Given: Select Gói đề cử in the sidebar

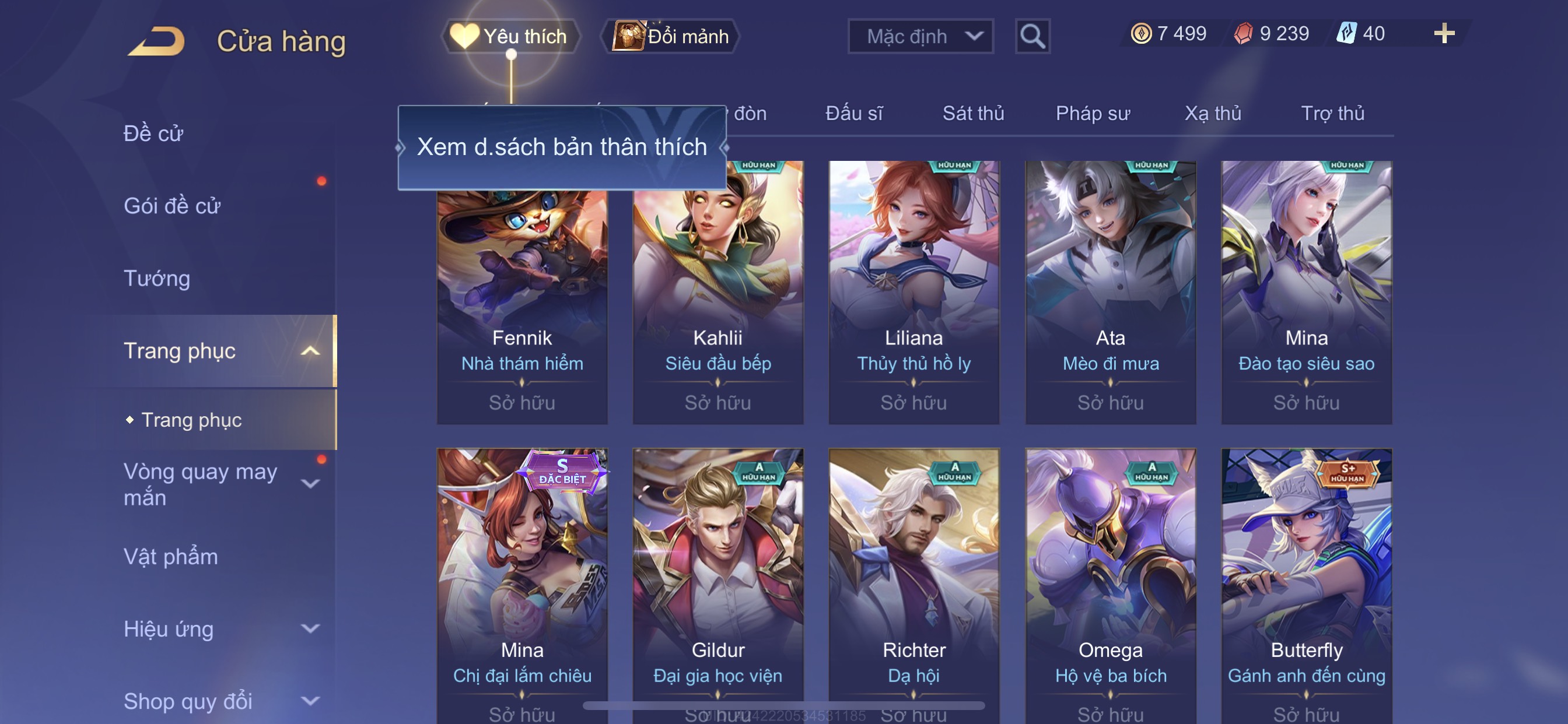Looking at the screenshot, I should coord(171,206).
